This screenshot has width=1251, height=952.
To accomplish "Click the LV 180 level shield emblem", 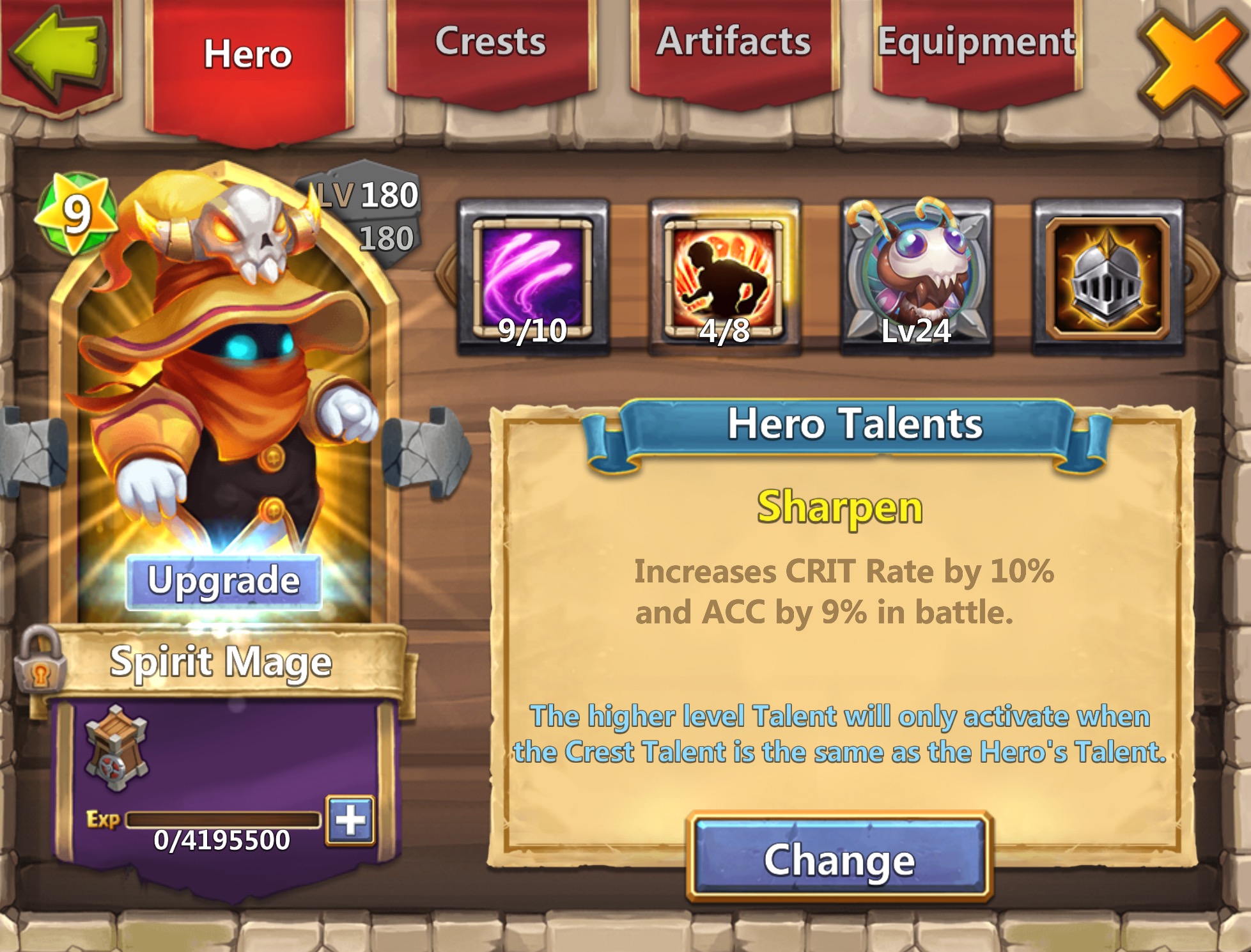I will pos(364,214).
